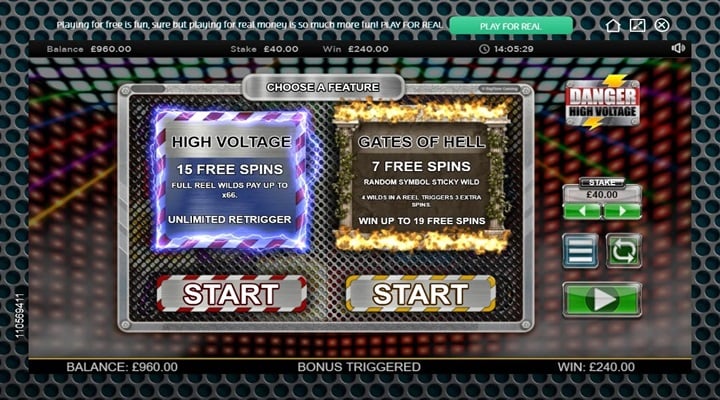Image resolution: width=720 pixels, height=400 pixels.
Task: Open the blue three-line game menu
Action: coord(580,250)
